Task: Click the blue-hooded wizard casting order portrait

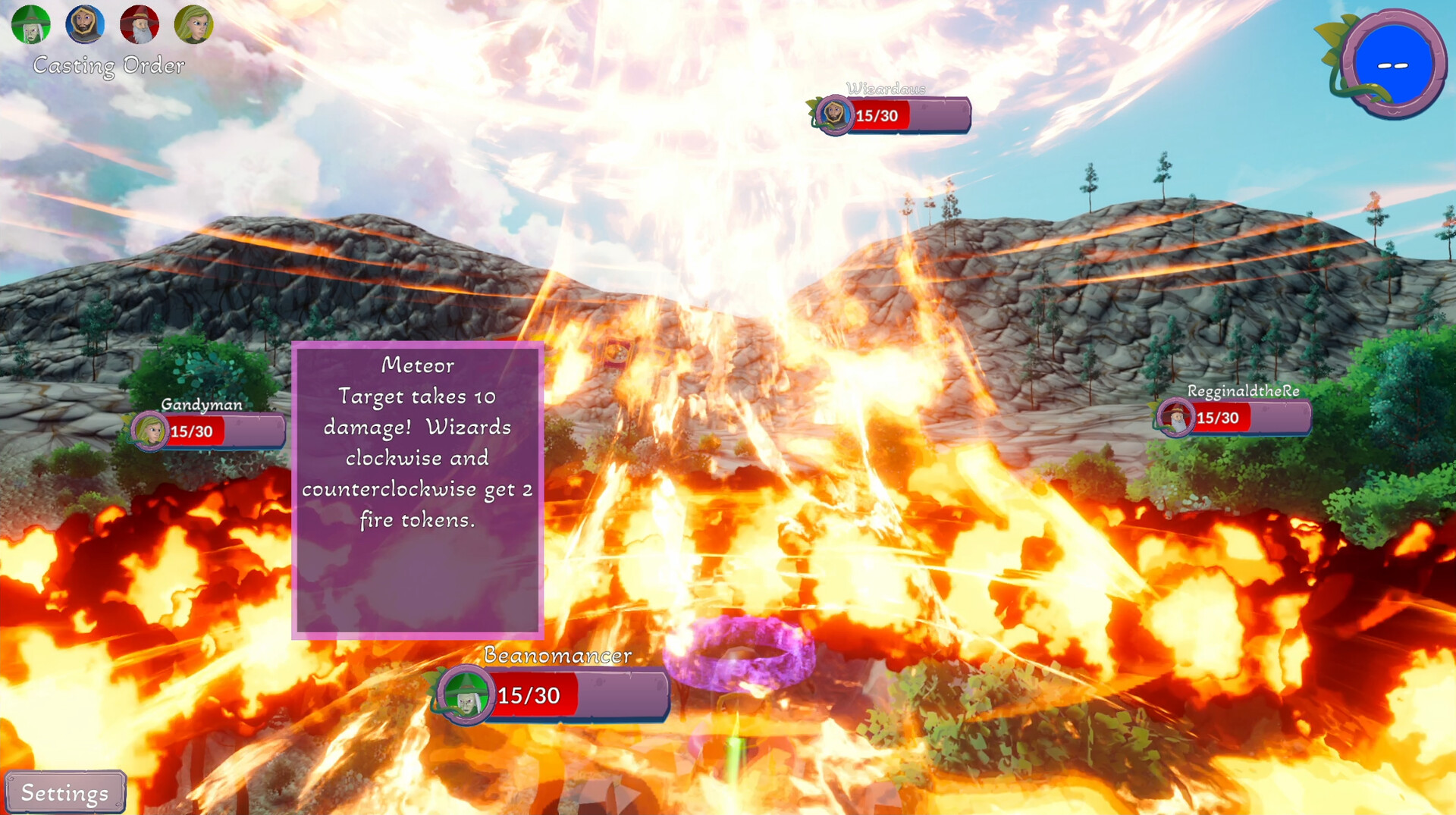Action: [85, 24]
